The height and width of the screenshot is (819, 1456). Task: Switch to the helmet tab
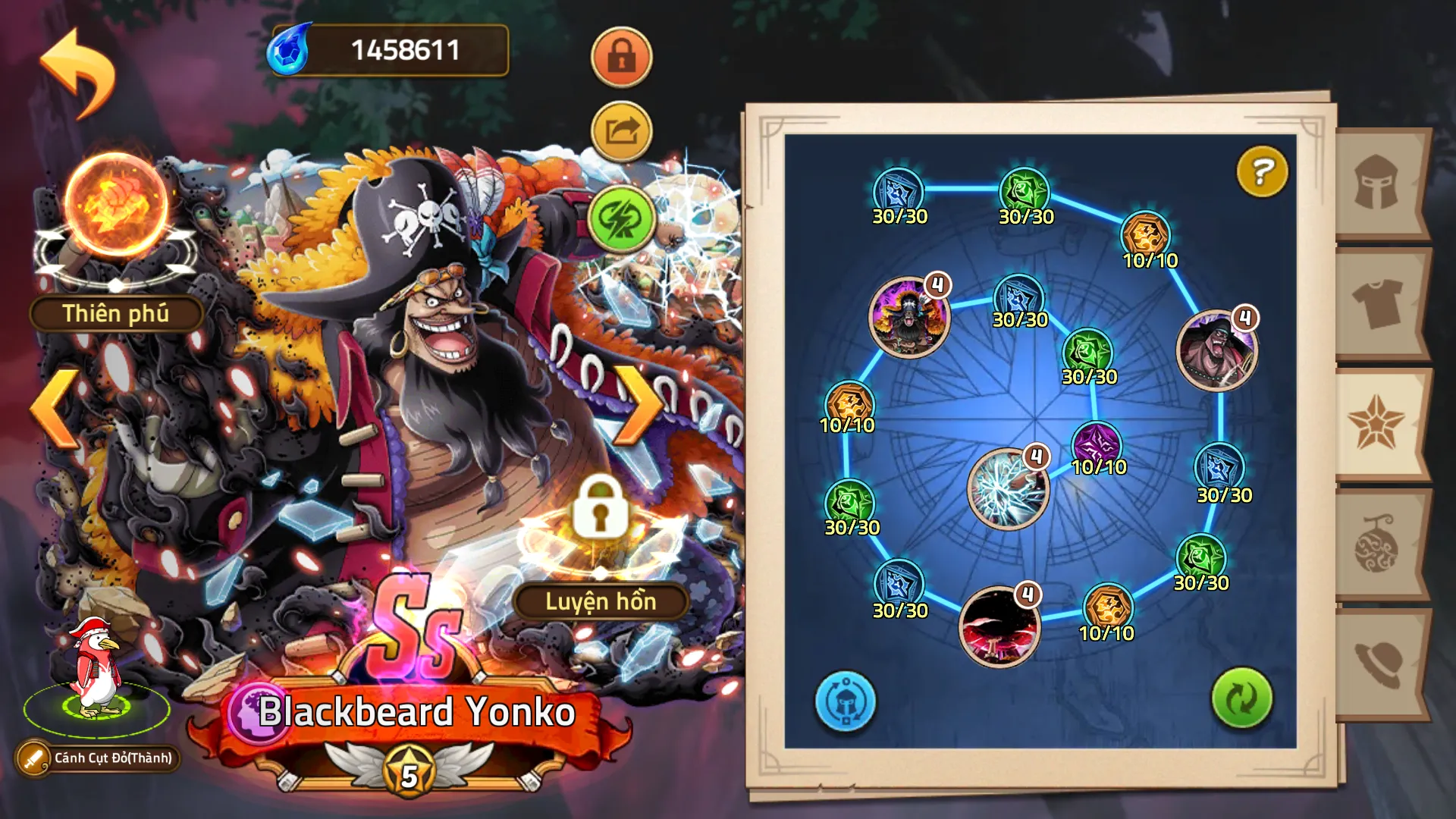coord(1376,184)
